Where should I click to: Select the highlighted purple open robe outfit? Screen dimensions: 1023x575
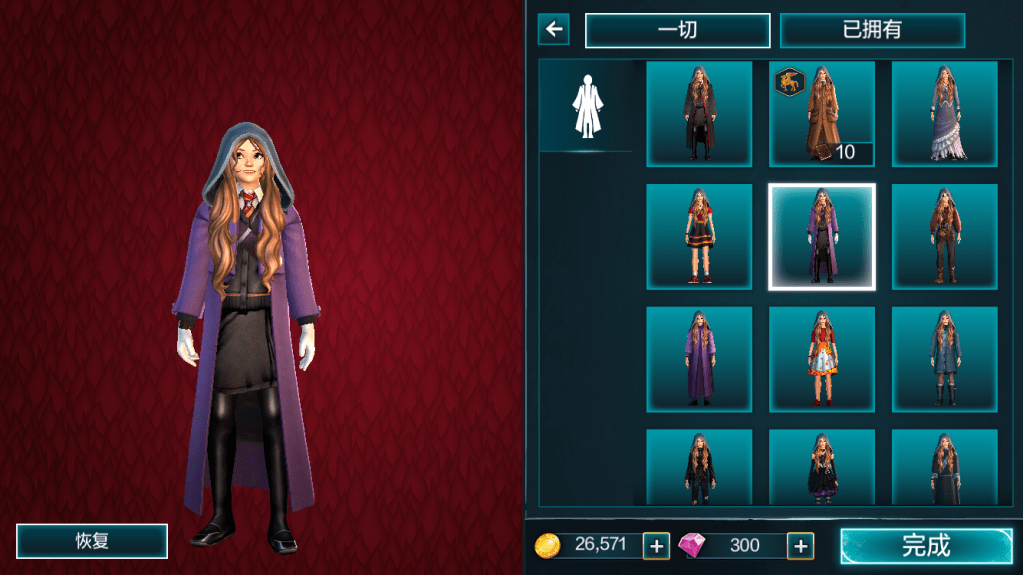(822, 236)
